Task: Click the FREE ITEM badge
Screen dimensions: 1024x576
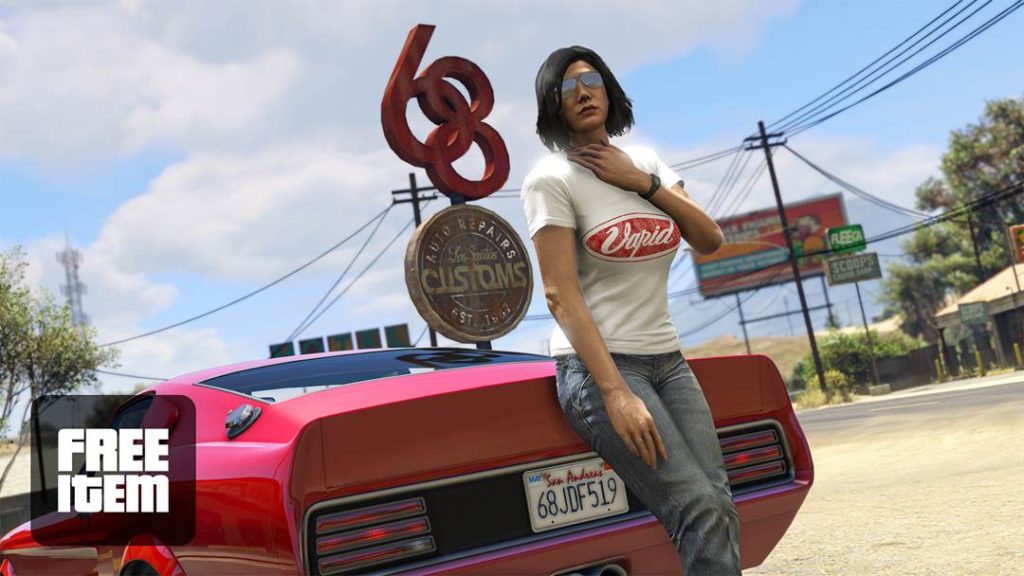Action: tap(112, 470)
